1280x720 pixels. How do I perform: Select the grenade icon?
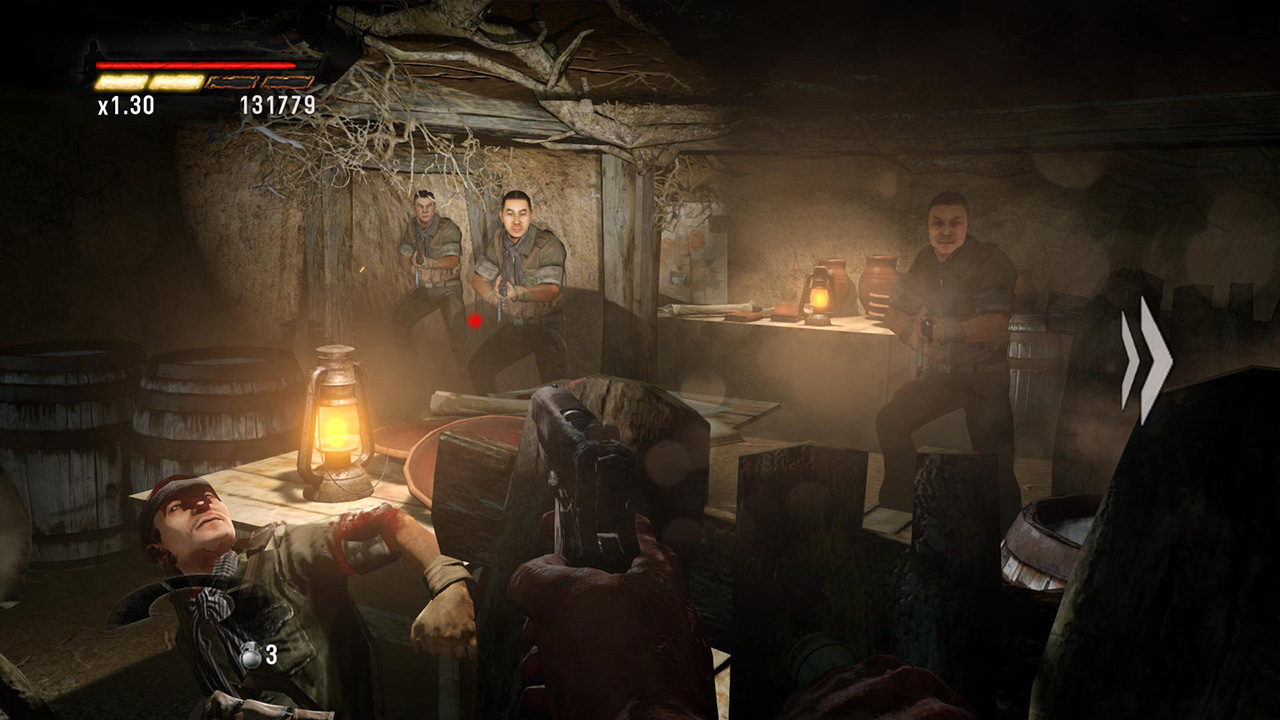tap(250, 656)
